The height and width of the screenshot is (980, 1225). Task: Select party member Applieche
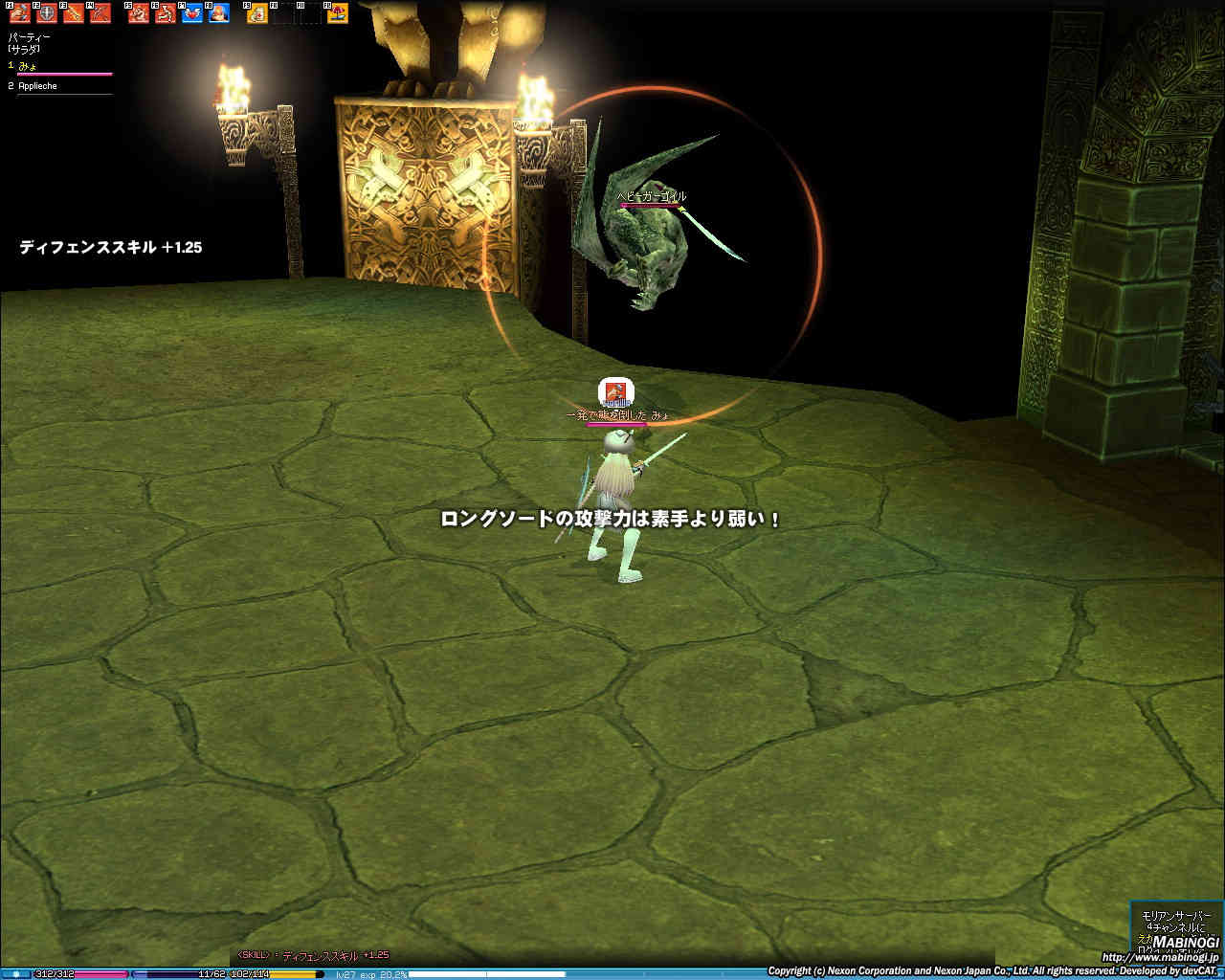(x=38, y=86)
